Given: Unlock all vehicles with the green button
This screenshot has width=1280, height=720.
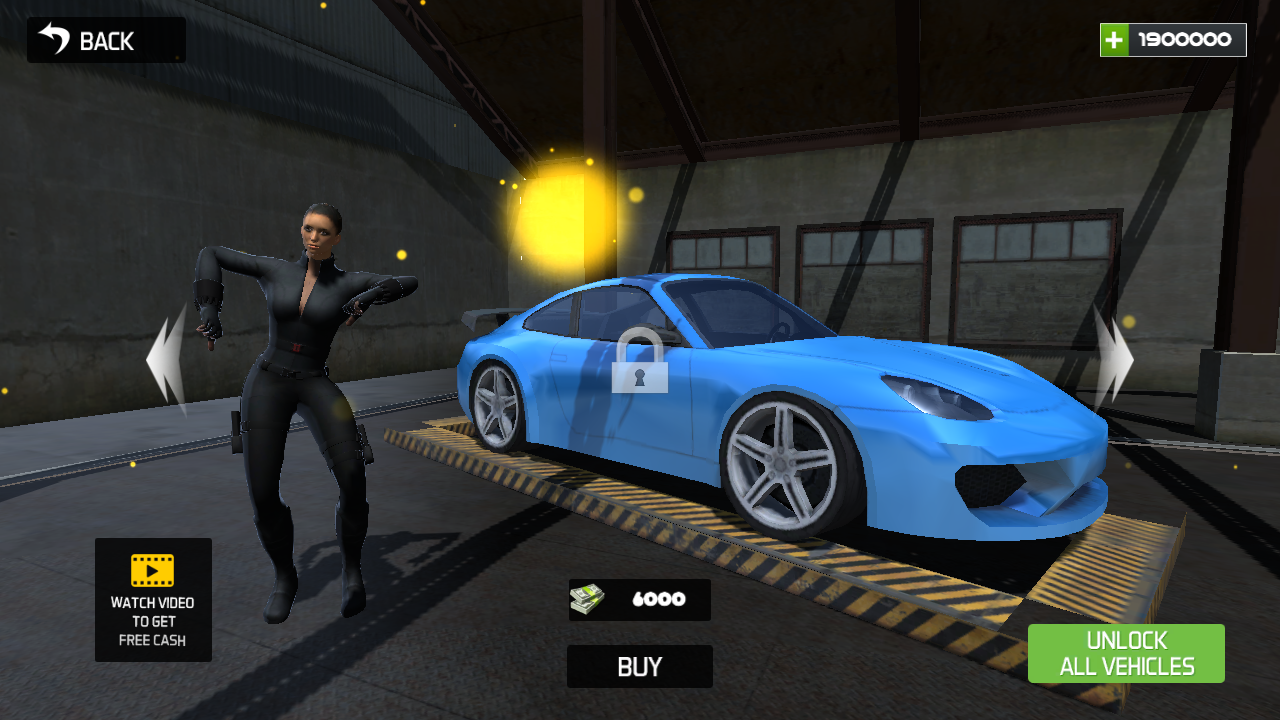Looking at the screenshot, I should tap(1126, 654).
